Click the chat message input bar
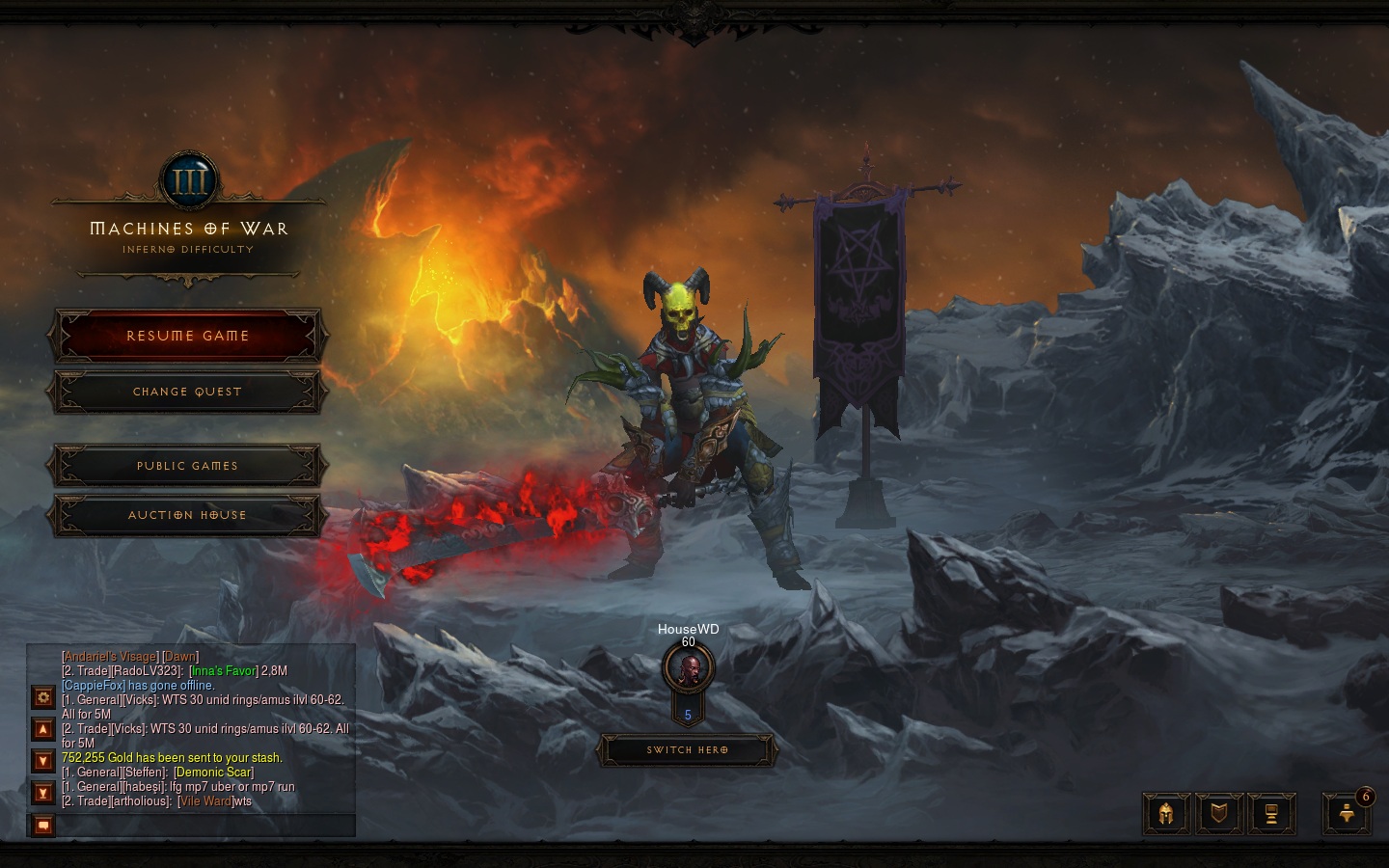The image size is (1389, 868). (204, 826)
